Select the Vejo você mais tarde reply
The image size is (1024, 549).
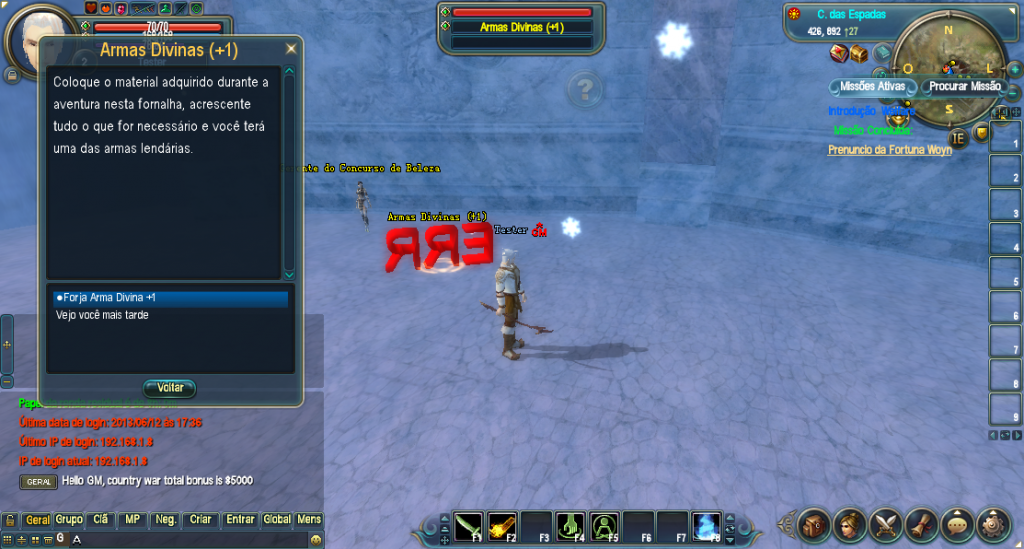pyautogui.click(x=102, y=315)
